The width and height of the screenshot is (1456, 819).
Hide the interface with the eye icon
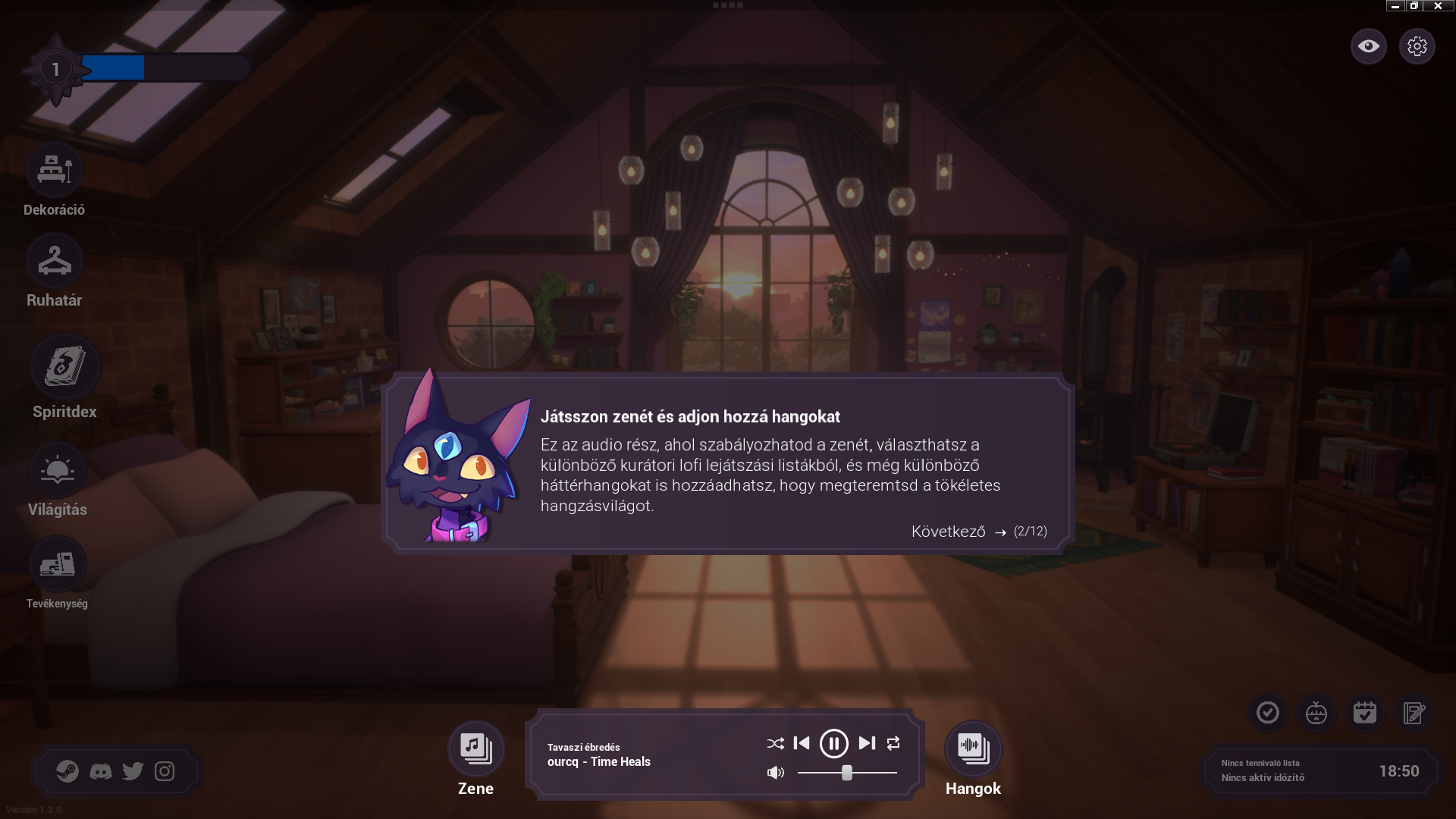(1368, 46)
